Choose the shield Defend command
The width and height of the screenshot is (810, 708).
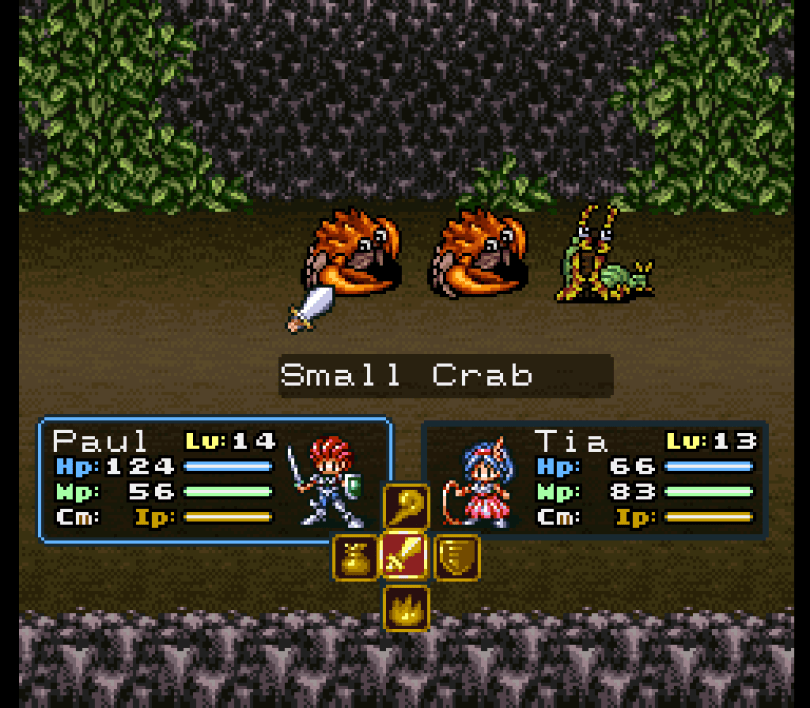pos(456,557)
